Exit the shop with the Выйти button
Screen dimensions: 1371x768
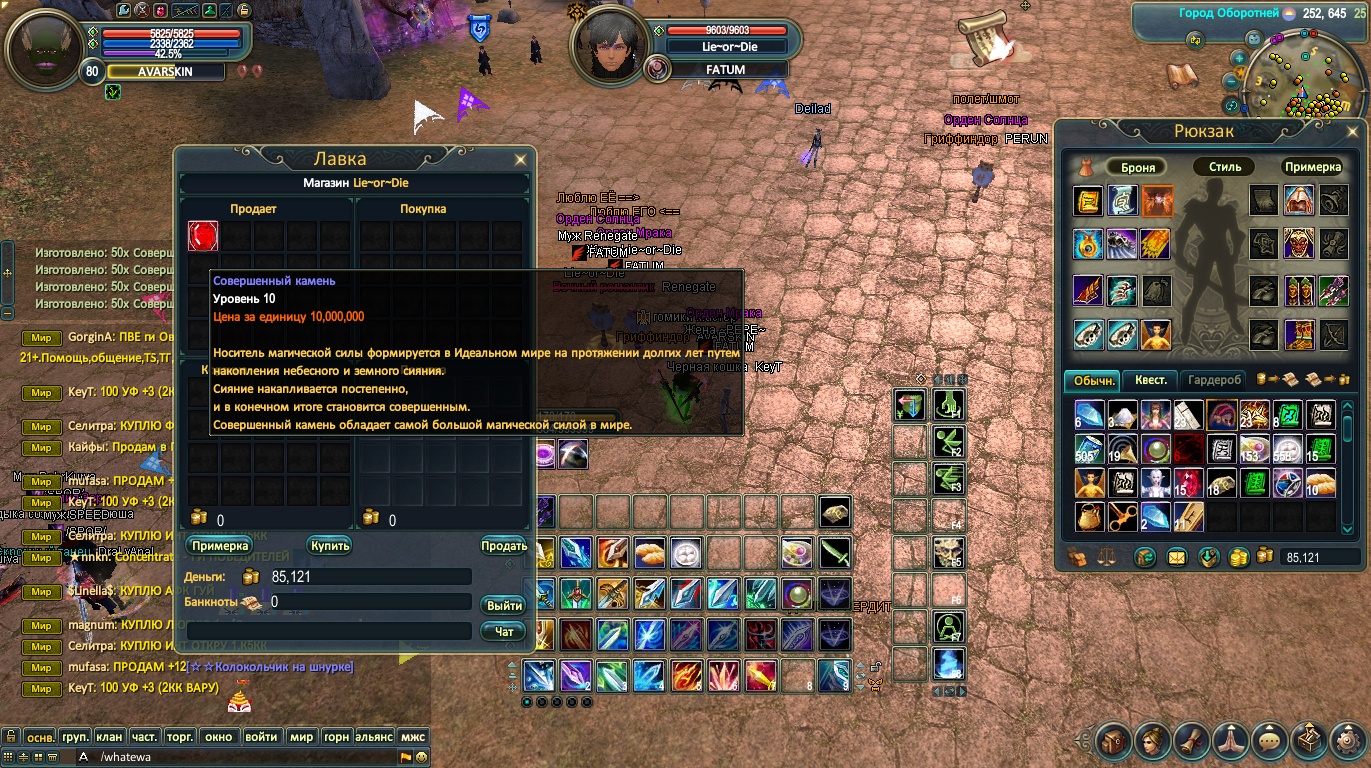click(x=504, y=605)
